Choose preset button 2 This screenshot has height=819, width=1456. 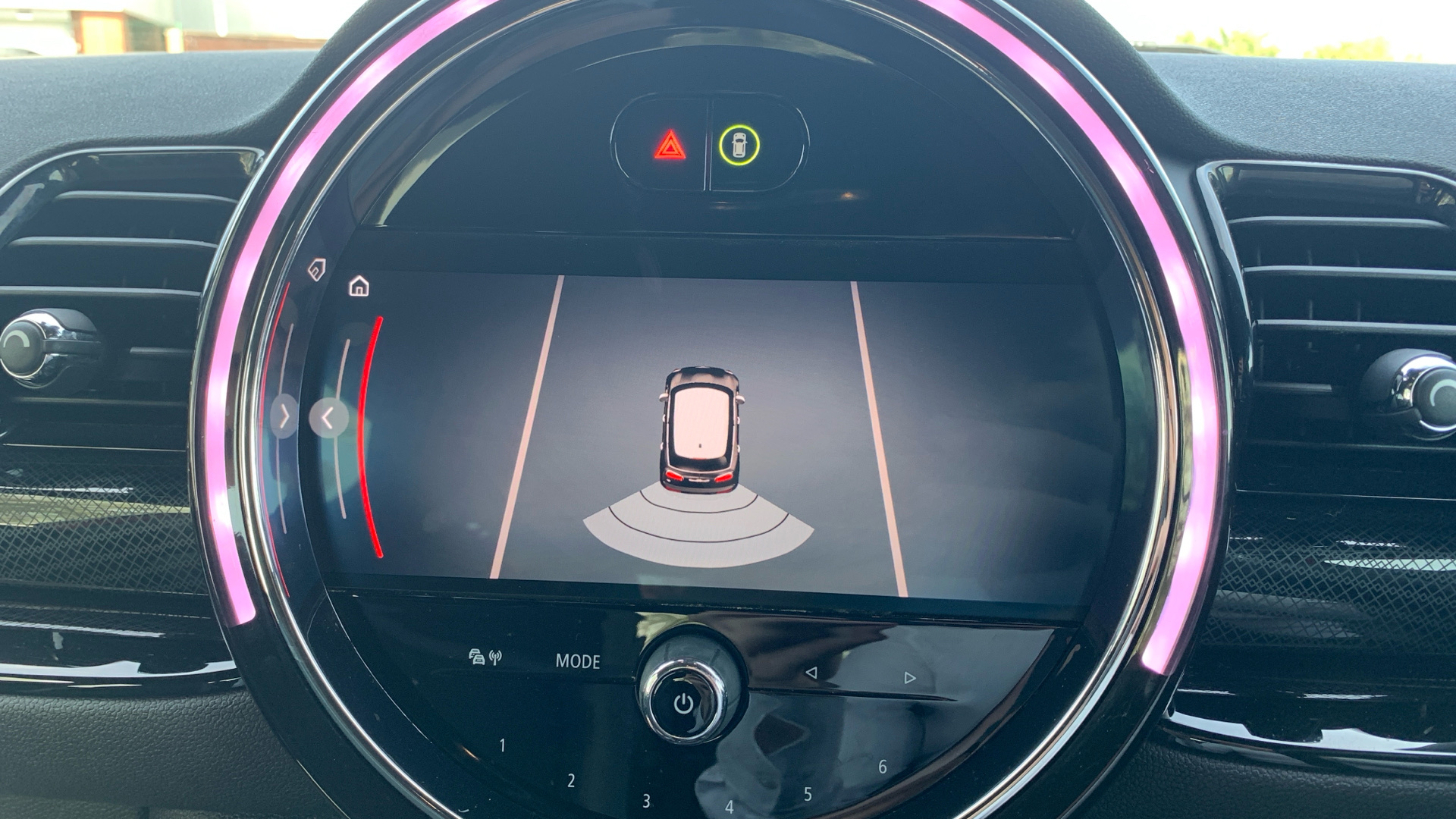571,780
